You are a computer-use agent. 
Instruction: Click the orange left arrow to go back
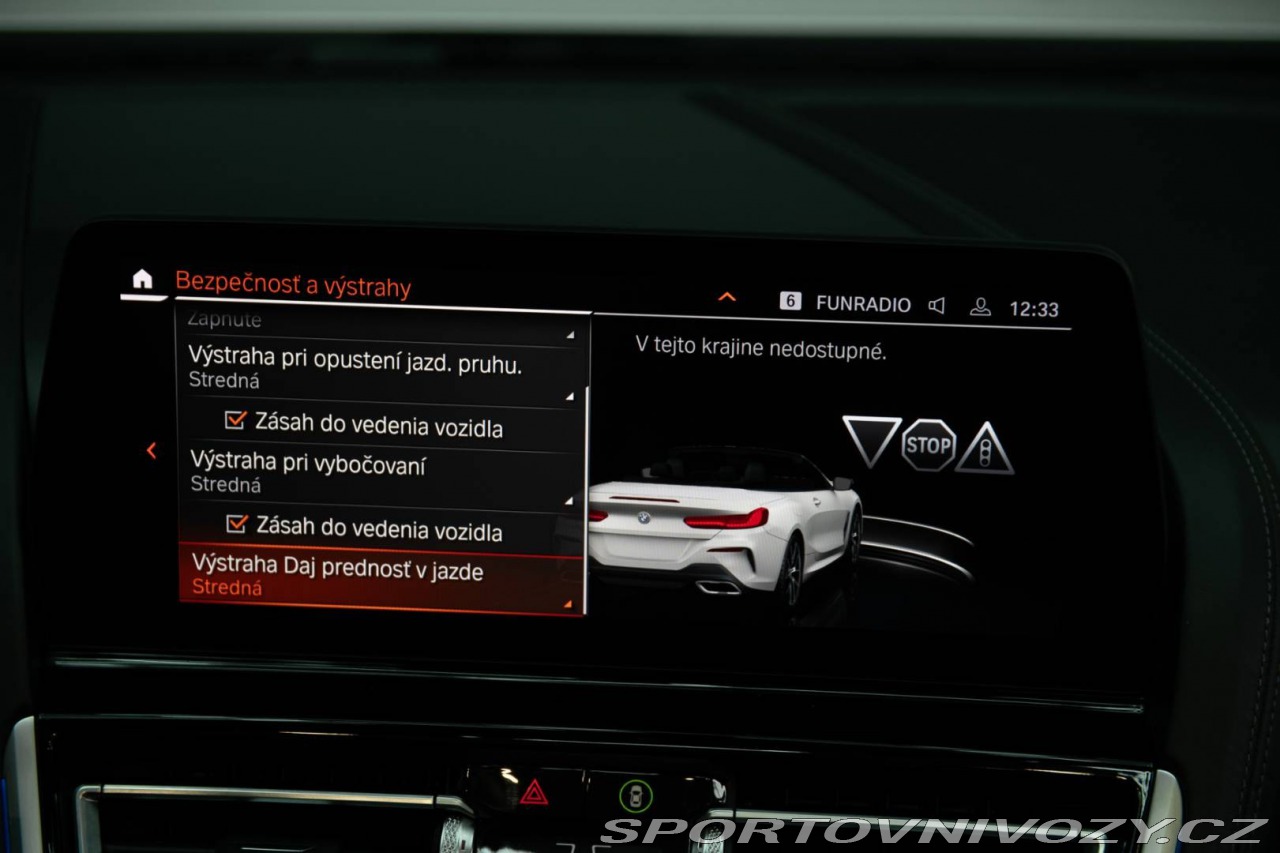coord(152,451)
